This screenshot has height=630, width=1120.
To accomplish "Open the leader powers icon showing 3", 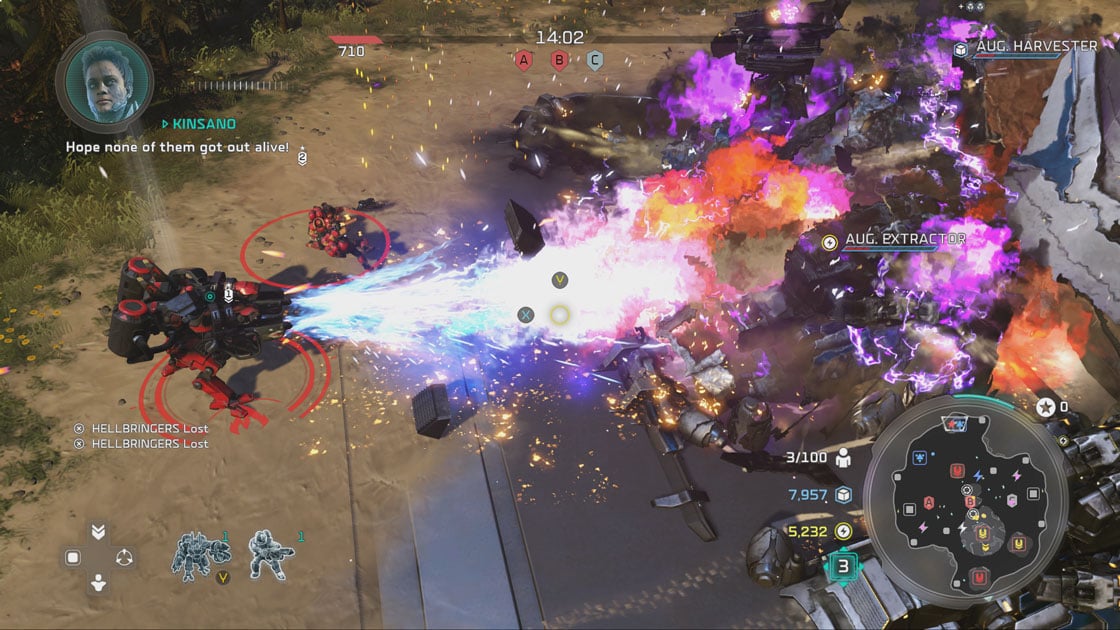I will [843, 567].
